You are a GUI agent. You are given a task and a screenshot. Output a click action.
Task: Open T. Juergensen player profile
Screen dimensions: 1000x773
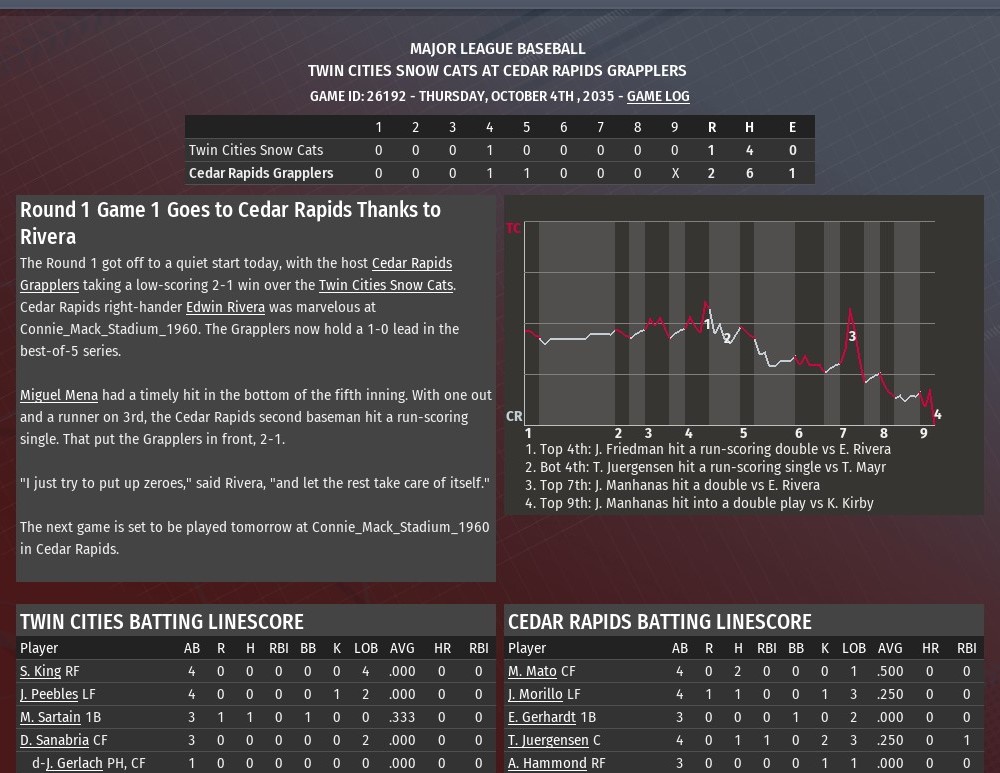548,740
